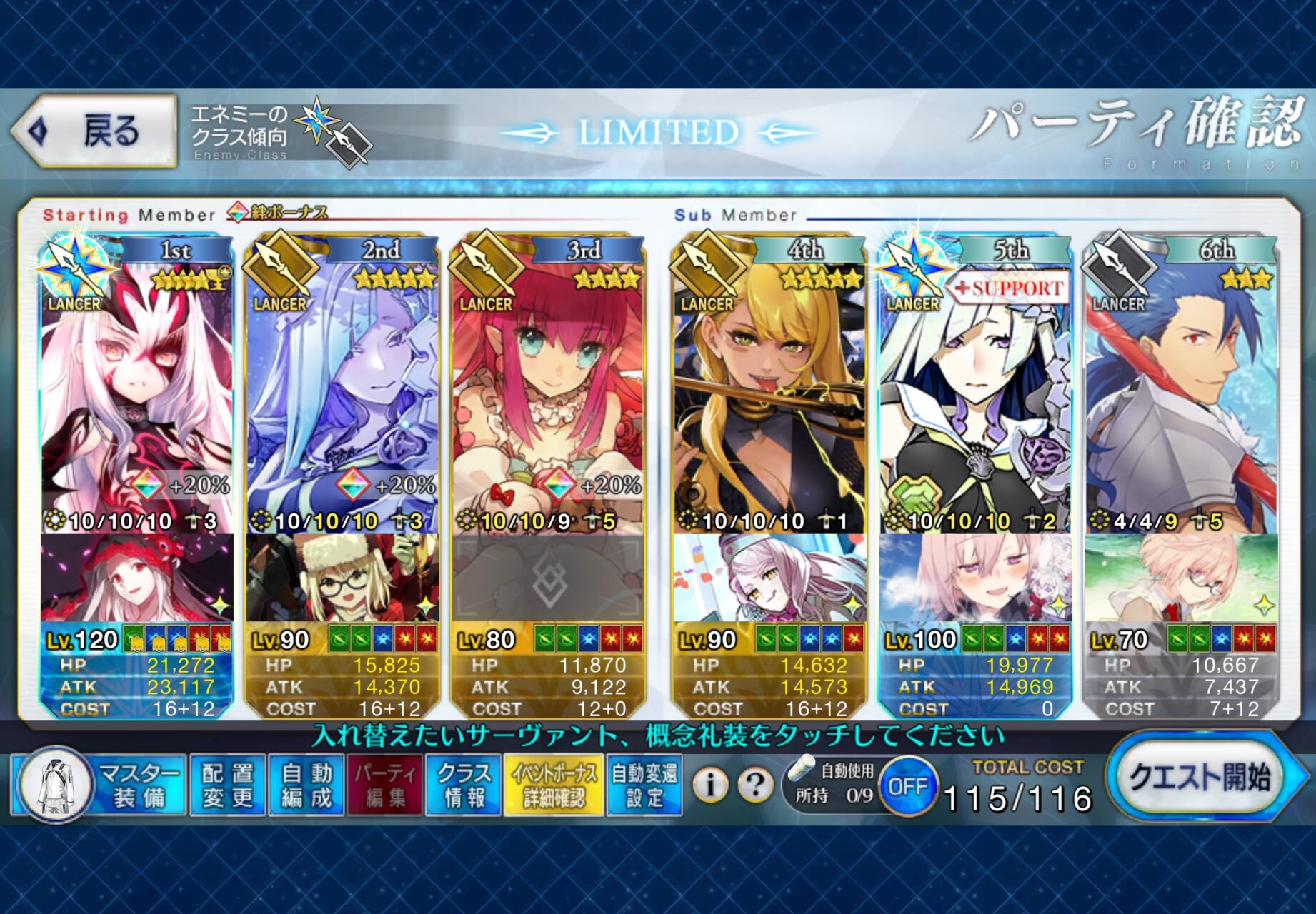This screenshot has height=914, width=1316.
Task: Click the round info 'i' icon
Action: (710, 785)
